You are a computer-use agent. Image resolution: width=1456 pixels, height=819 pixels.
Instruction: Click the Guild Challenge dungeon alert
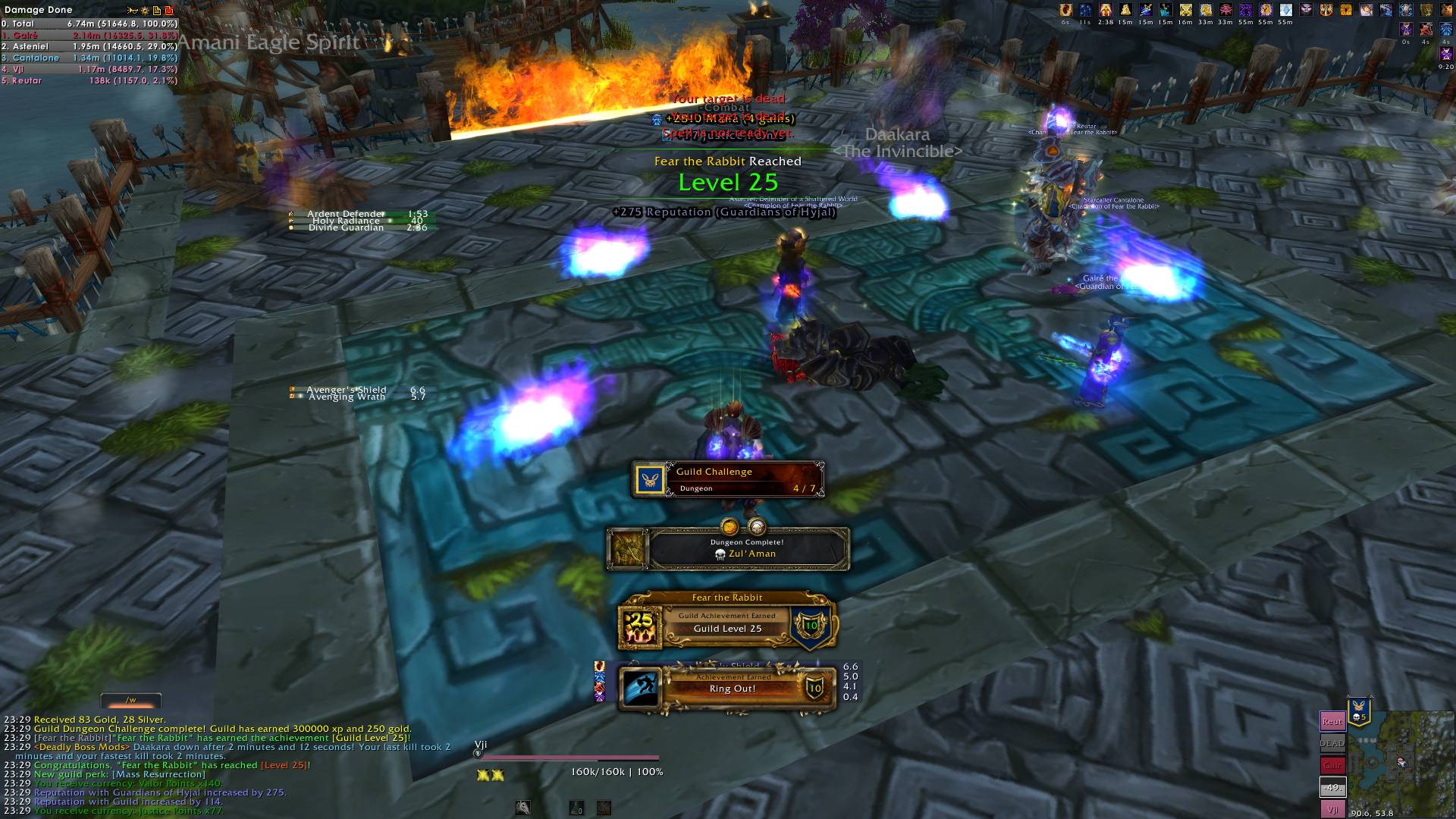(728, 479)
